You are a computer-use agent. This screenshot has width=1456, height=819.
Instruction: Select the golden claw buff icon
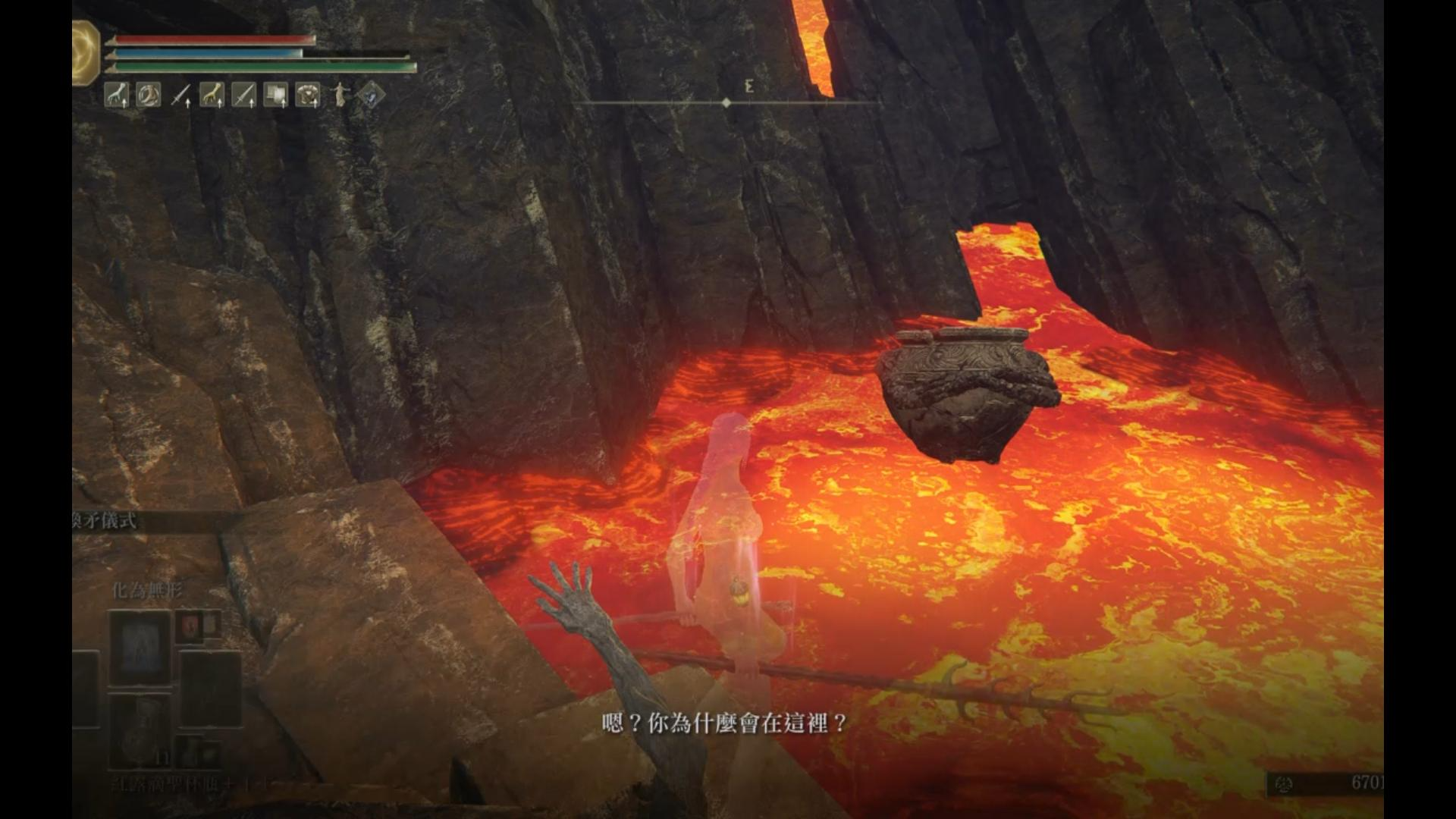point(212,96)
